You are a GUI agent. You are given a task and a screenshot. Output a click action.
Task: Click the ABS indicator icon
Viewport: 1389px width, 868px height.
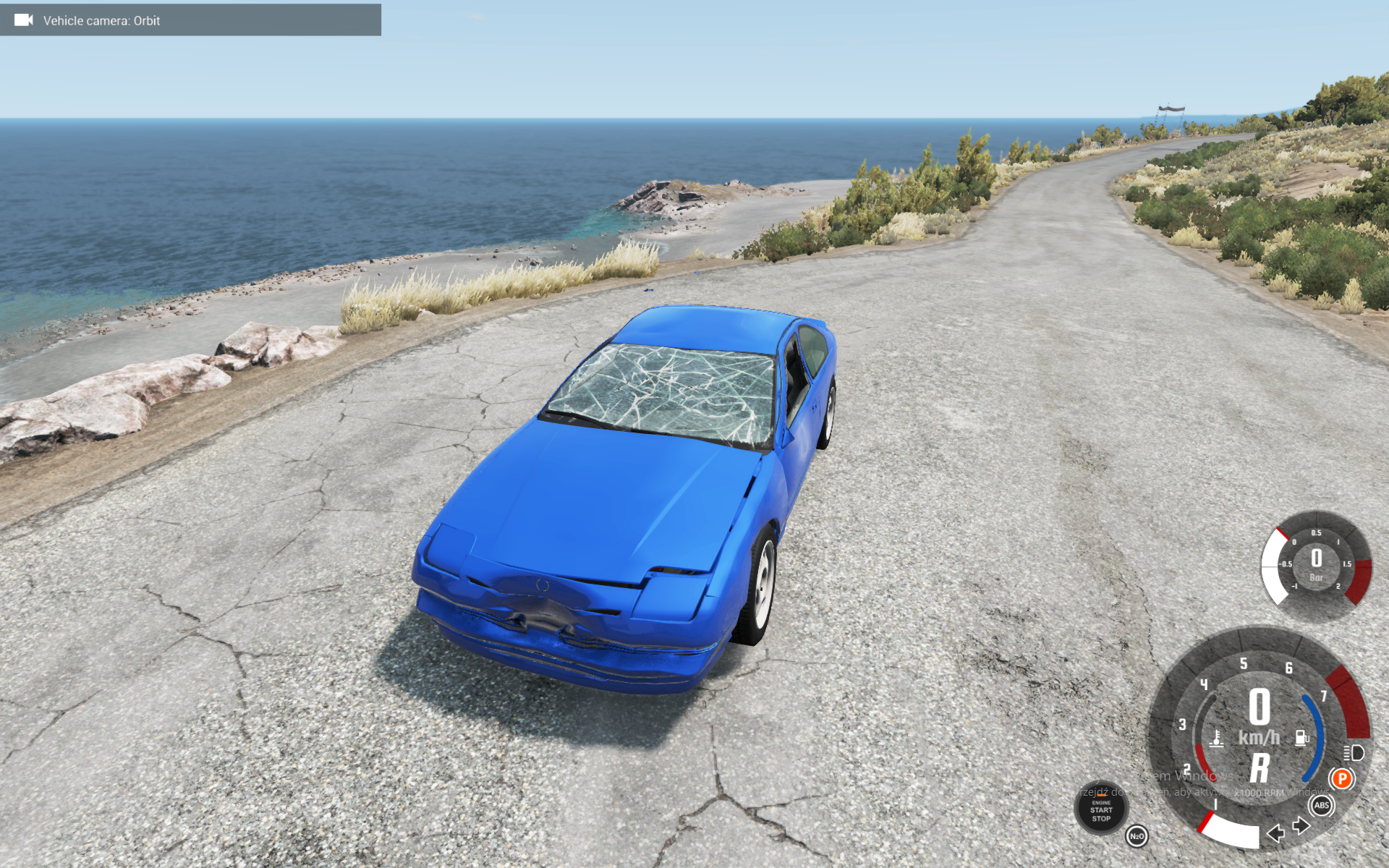[1322, 805]
